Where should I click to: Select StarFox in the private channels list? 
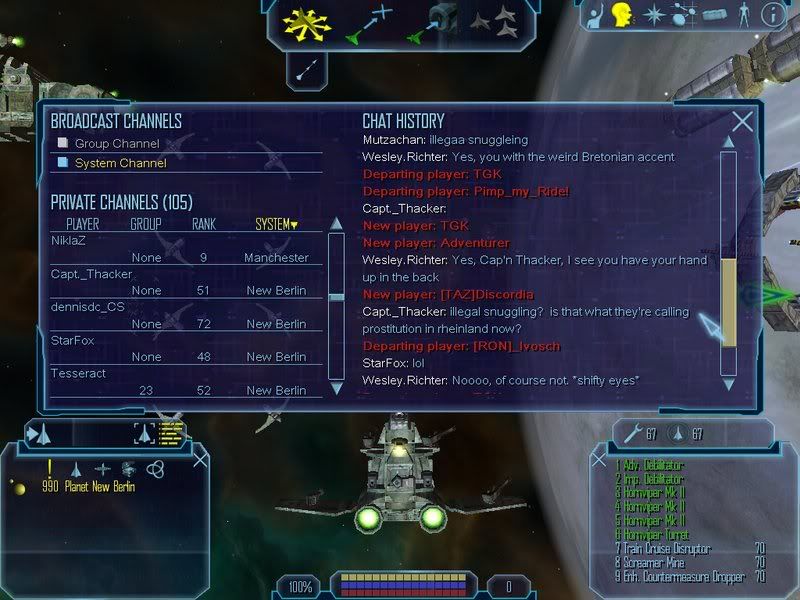(72, 340)
